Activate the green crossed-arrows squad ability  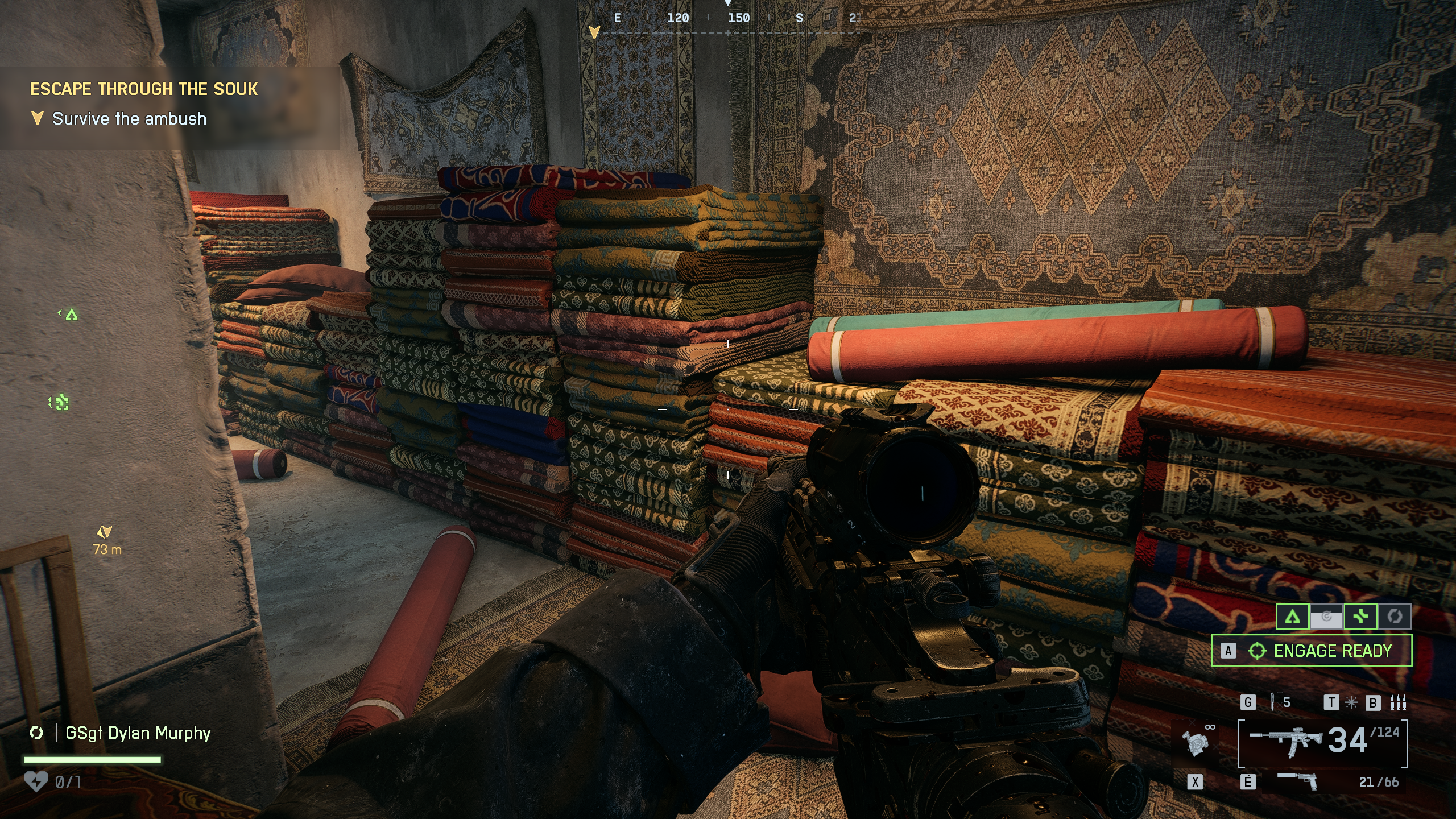pyautogui.click(x=1360, y=617)
